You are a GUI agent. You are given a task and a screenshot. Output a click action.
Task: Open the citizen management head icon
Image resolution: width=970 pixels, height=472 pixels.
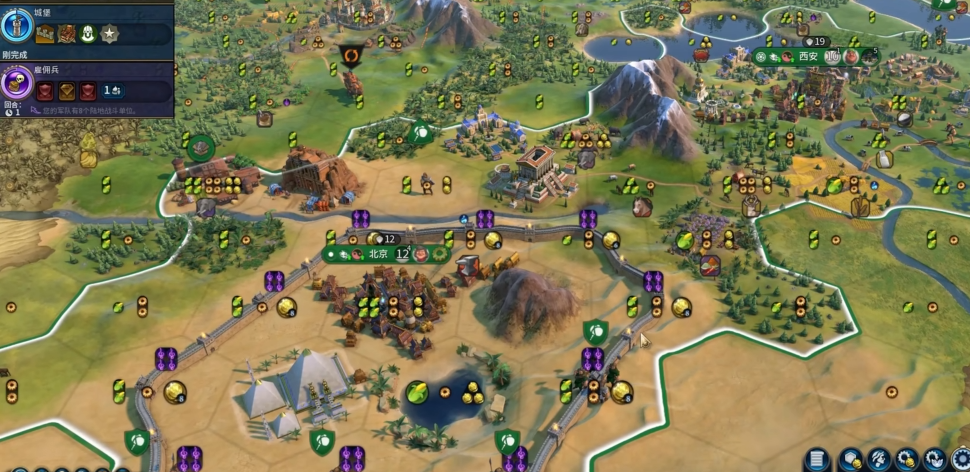pos(879,461)
